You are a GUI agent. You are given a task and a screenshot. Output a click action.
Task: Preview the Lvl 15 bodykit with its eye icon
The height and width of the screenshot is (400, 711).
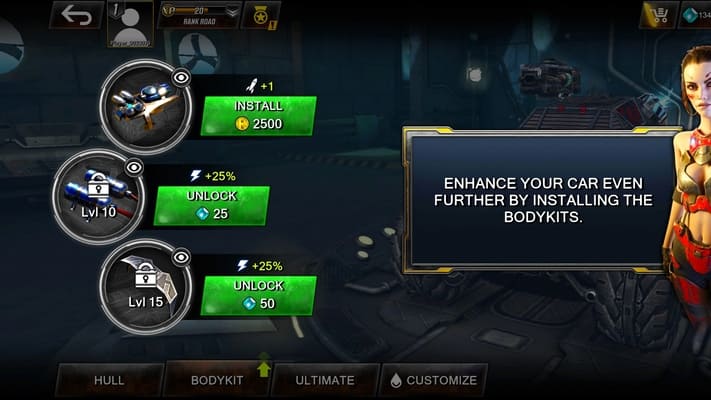[x=182, y=257]
